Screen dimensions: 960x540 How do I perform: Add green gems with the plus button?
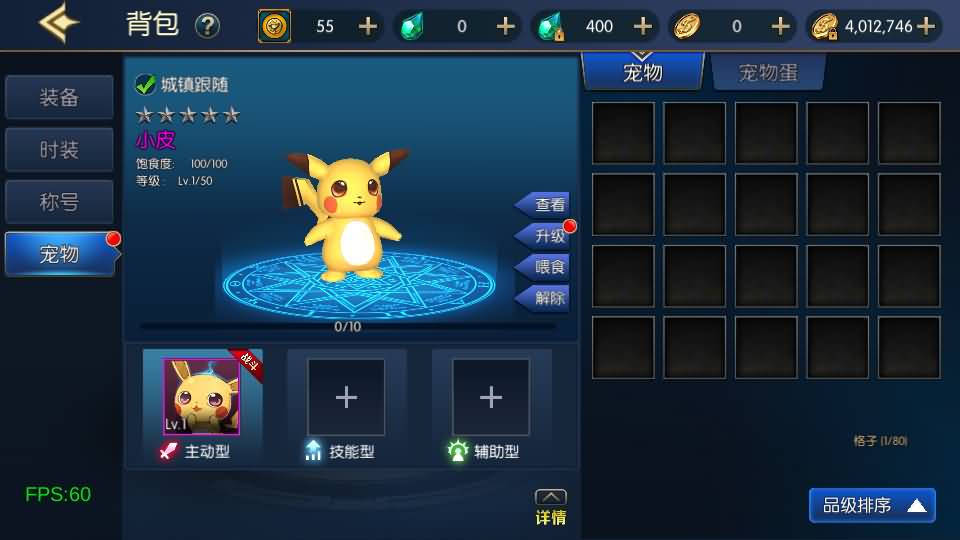(506, 26)
